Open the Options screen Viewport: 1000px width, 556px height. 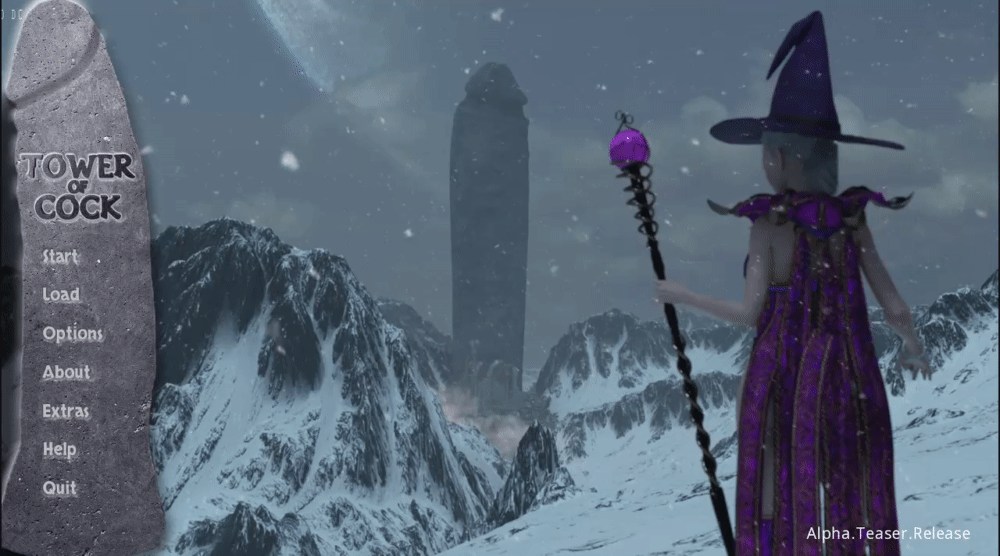[x=72, y=334]
